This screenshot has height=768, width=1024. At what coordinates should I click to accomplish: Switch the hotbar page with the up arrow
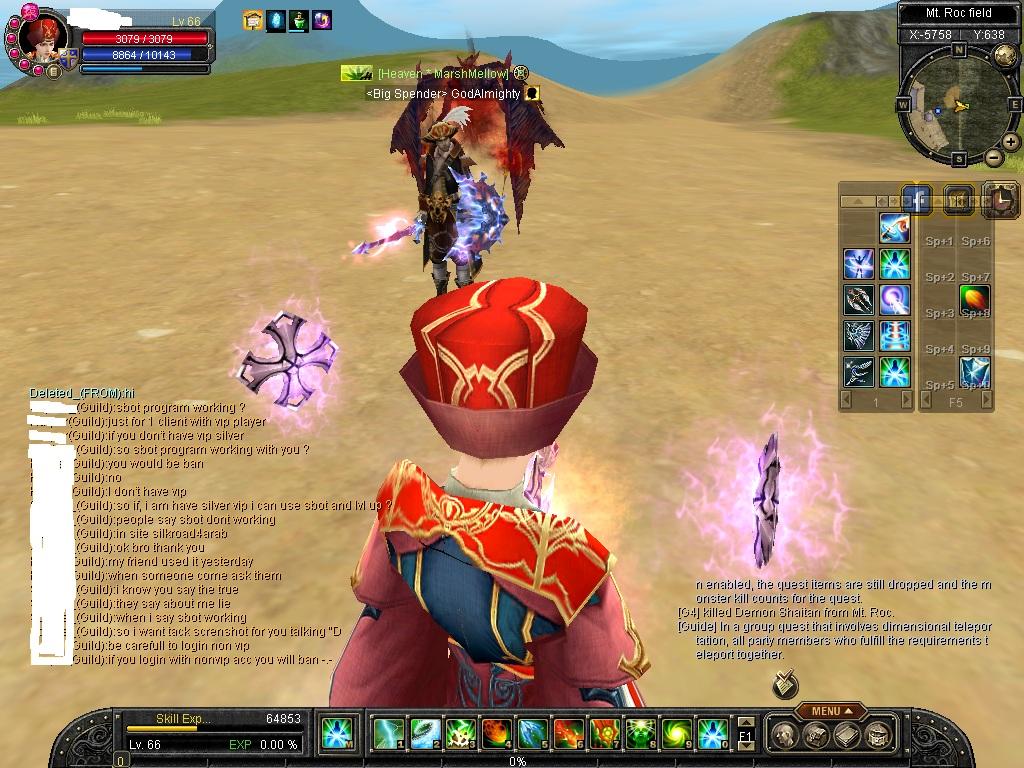pyautogui.click(x=745, y=721)
